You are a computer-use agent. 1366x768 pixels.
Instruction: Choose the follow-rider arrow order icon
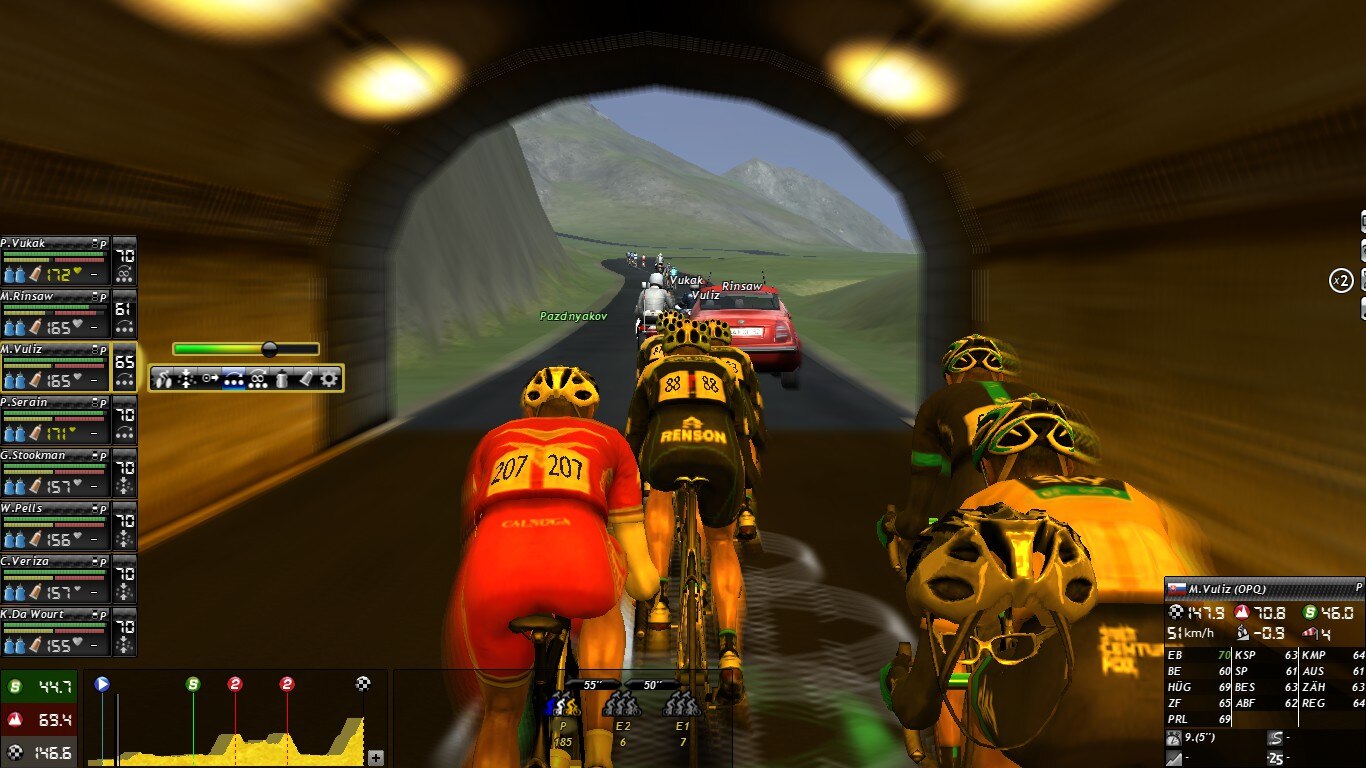210,378
